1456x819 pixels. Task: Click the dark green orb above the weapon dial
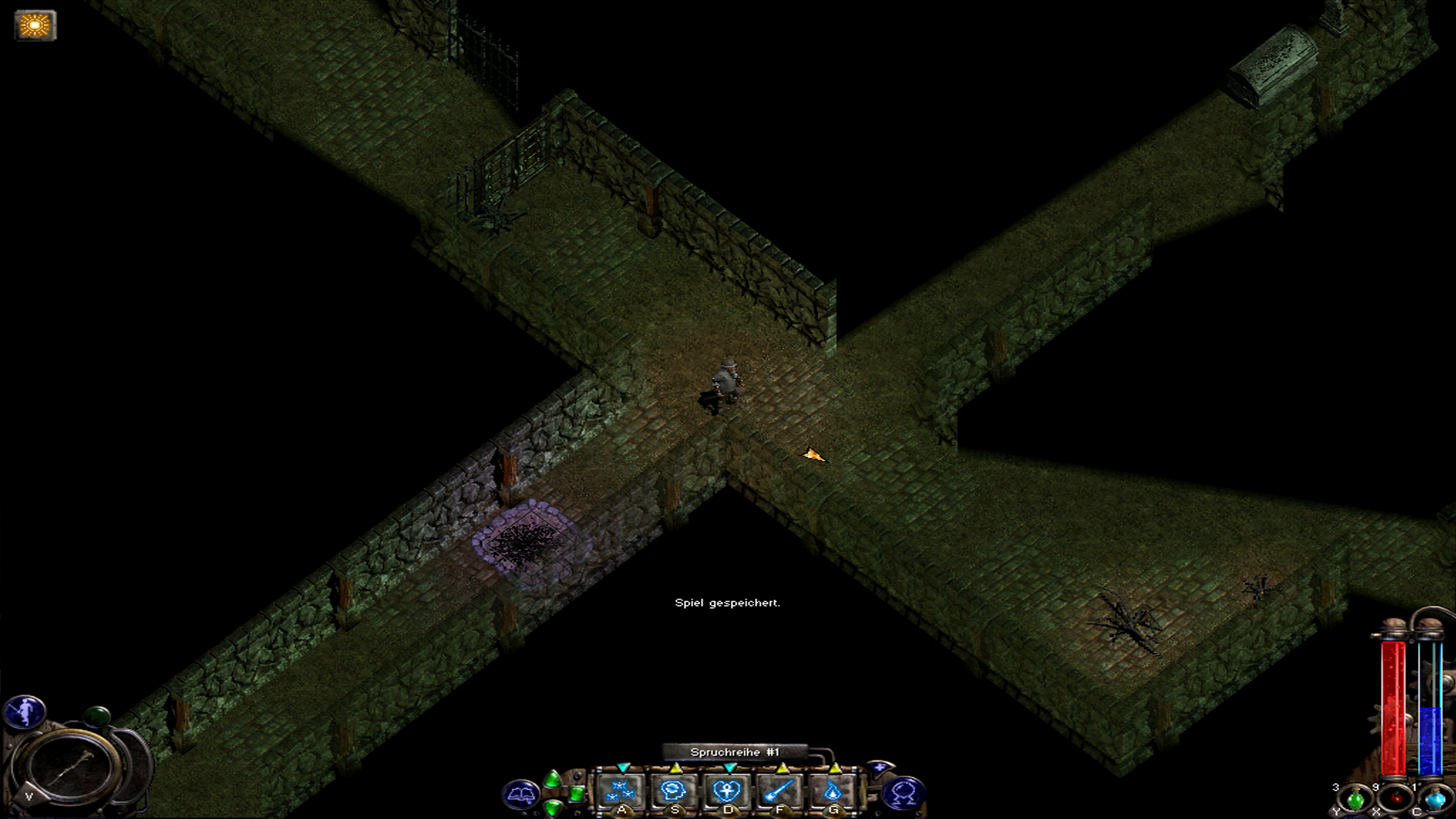(96, 716)
